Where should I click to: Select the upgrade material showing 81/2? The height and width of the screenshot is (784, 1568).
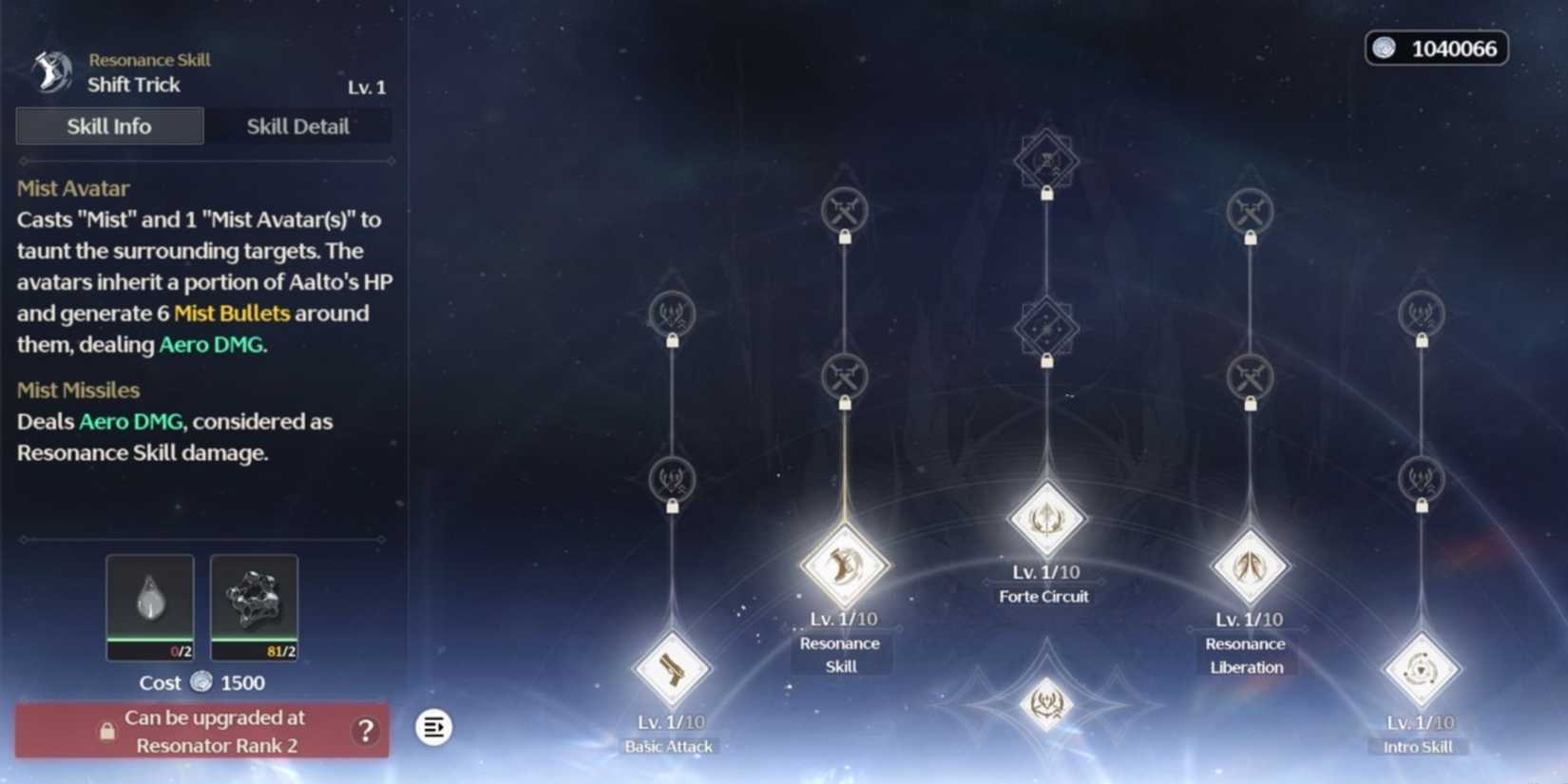(x=254, y=606)
